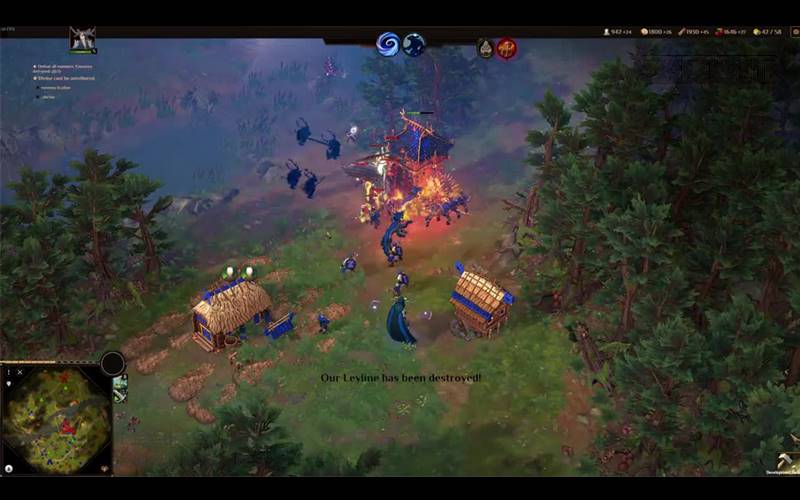This screenshot has width=800, height=500.
Task: Select the unit group banner beside the minimap
Action: click(120, 389)
